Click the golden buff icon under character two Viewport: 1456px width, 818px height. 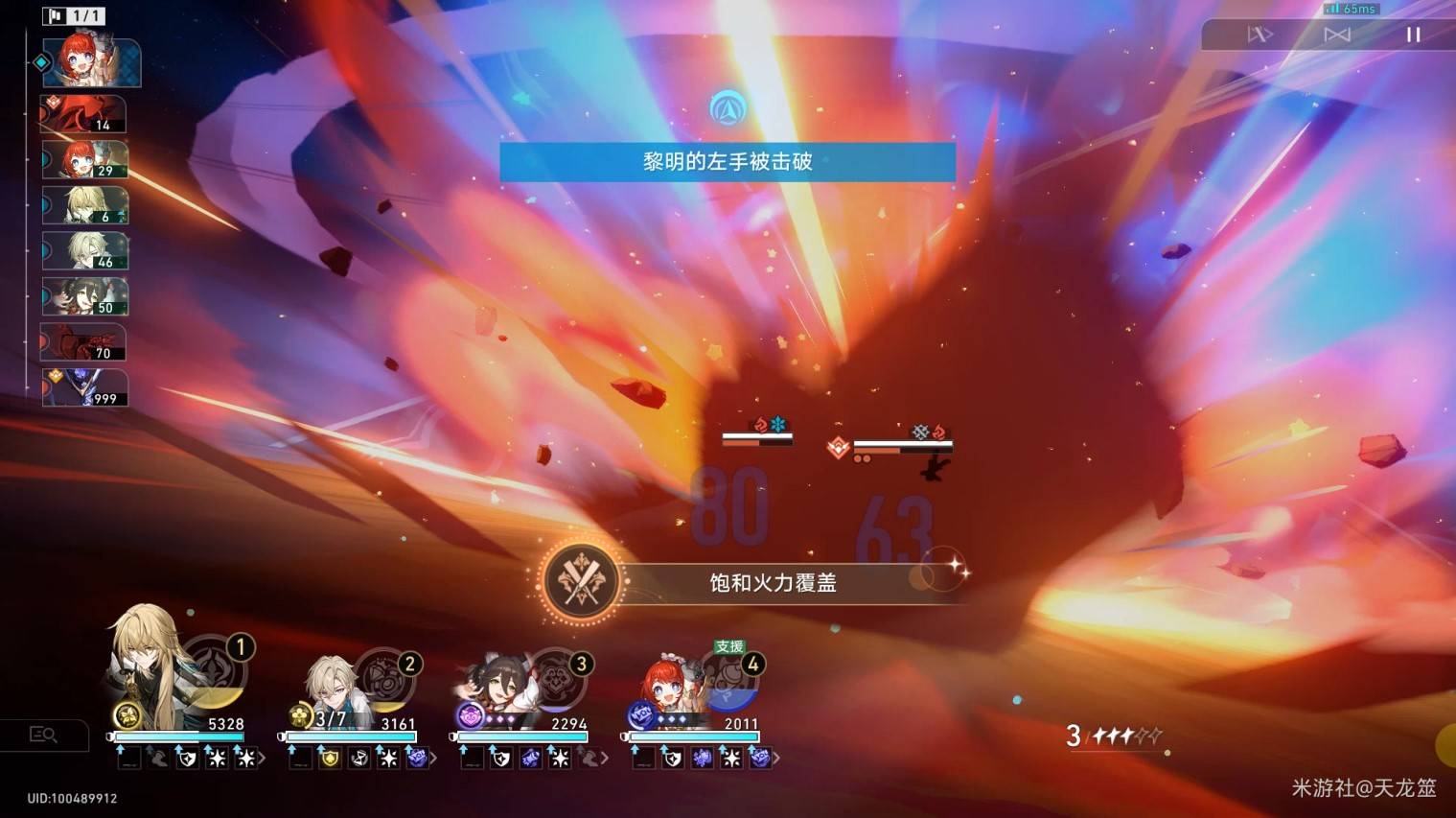331,759
